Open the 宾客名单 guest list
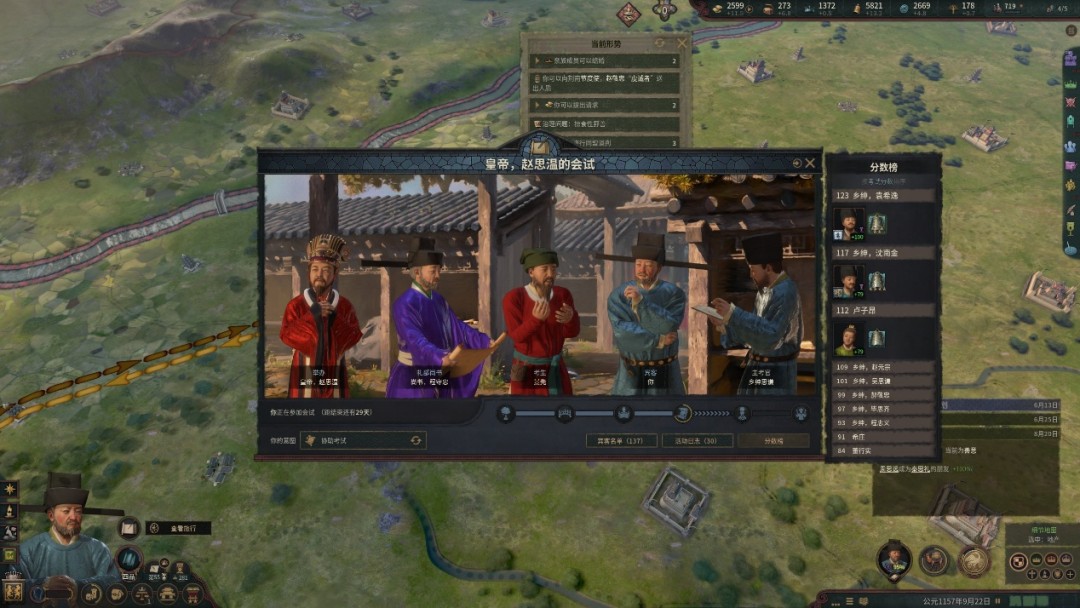Screen dimensions: 1080x608 pyautogui.click(x=621, y=440)
